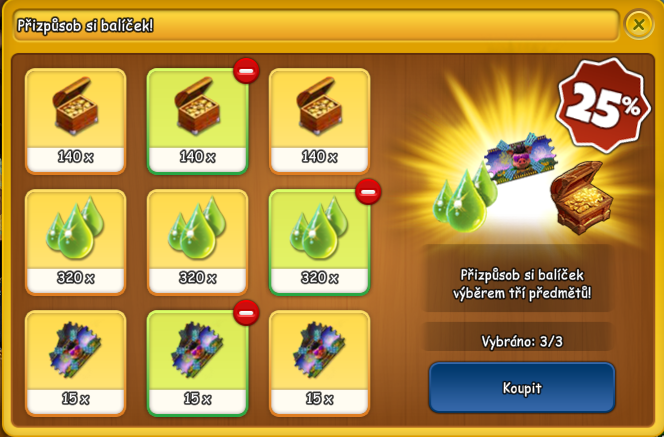Remove the selected ticket using its minus

click(247, 314)
